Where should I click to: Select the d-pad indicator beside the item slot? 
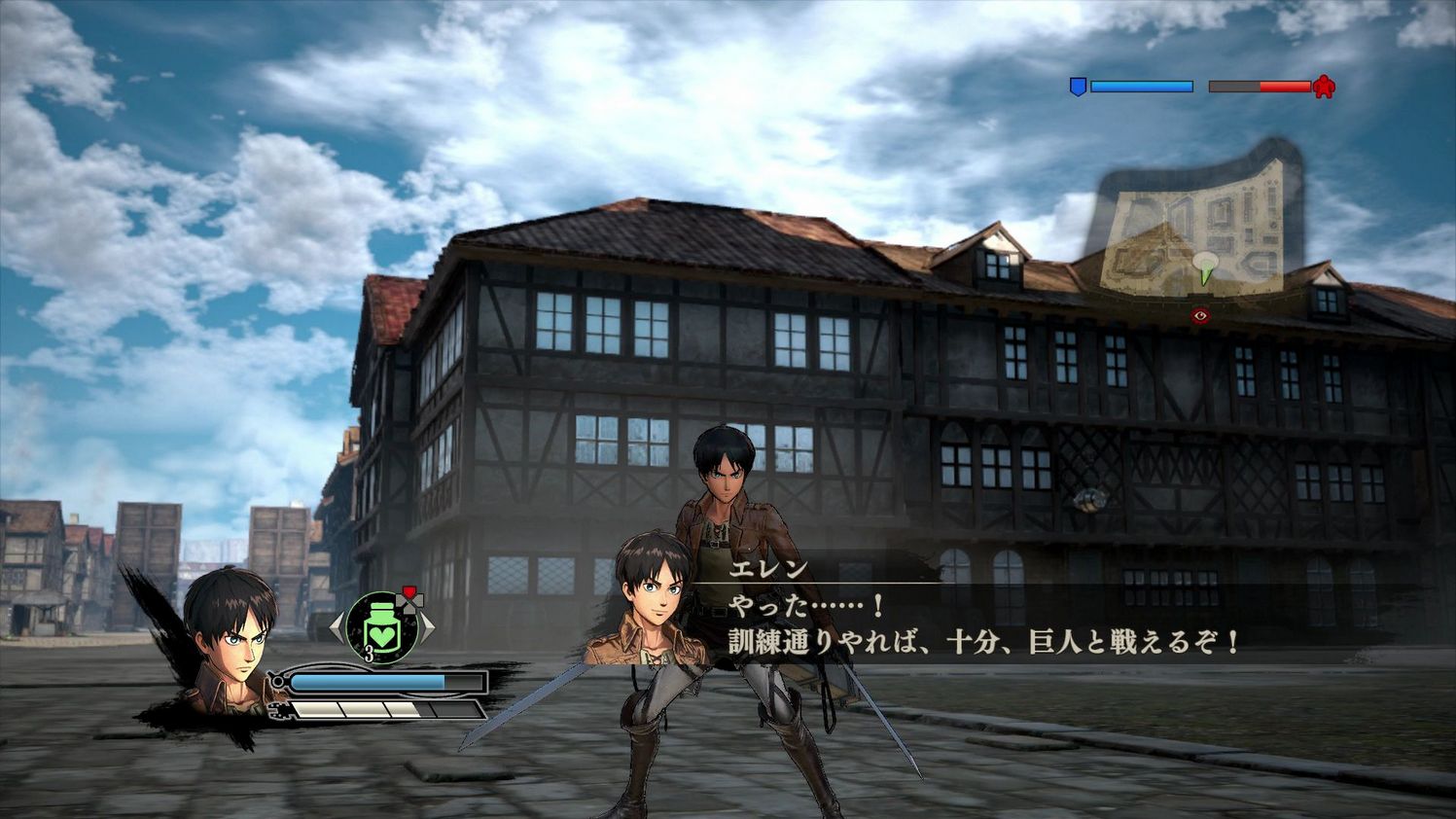409,603
